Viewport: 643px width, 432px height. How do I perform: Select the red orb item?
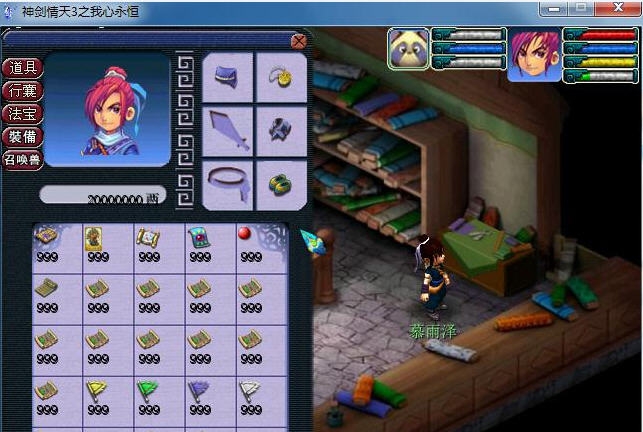pos(244,235)
